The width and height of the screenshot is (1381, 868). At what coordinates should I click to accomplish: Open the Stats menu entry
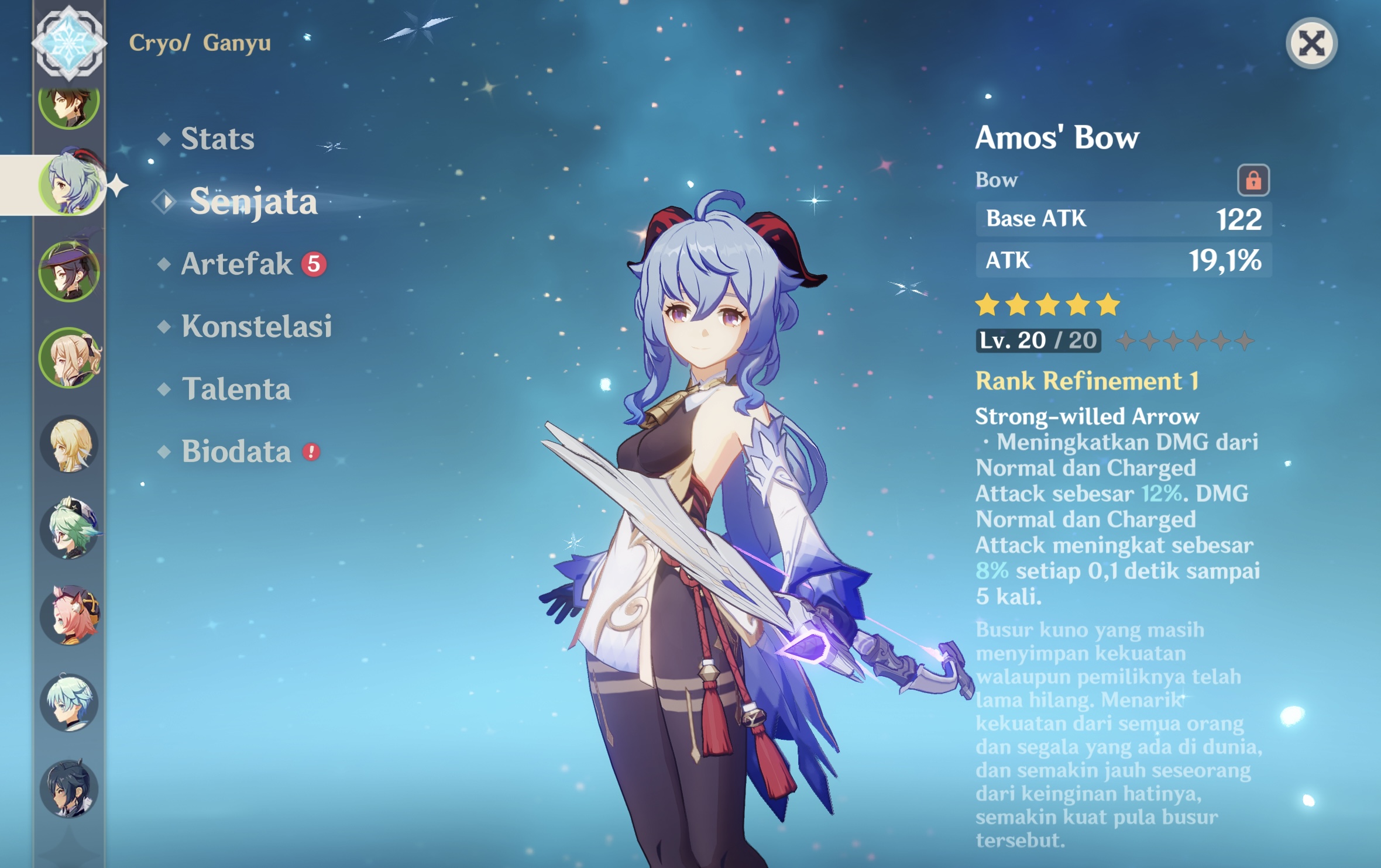[x=217, y=139]
